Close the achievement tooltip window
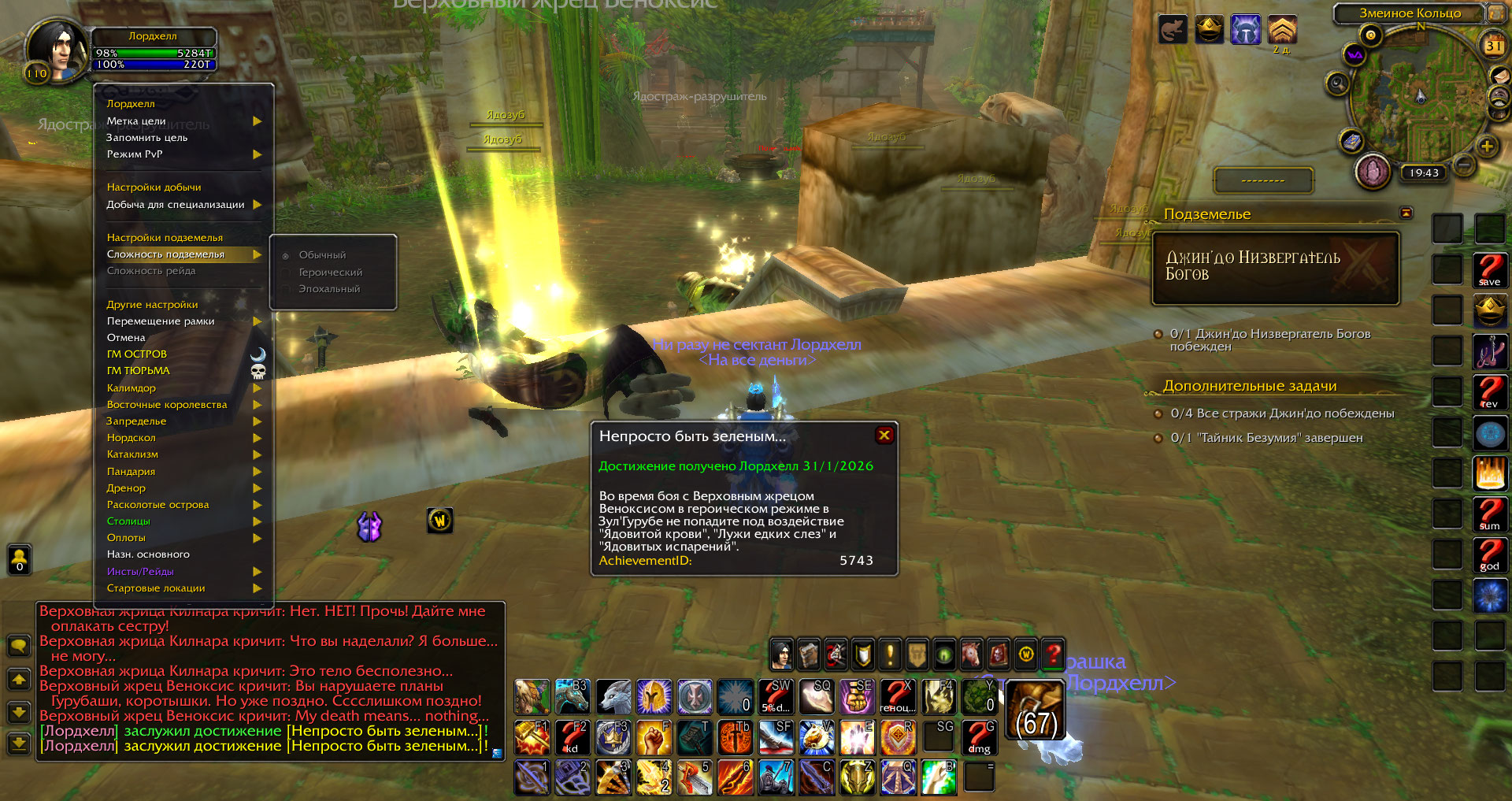The image size is (1512, 801). tap(884, 436)
